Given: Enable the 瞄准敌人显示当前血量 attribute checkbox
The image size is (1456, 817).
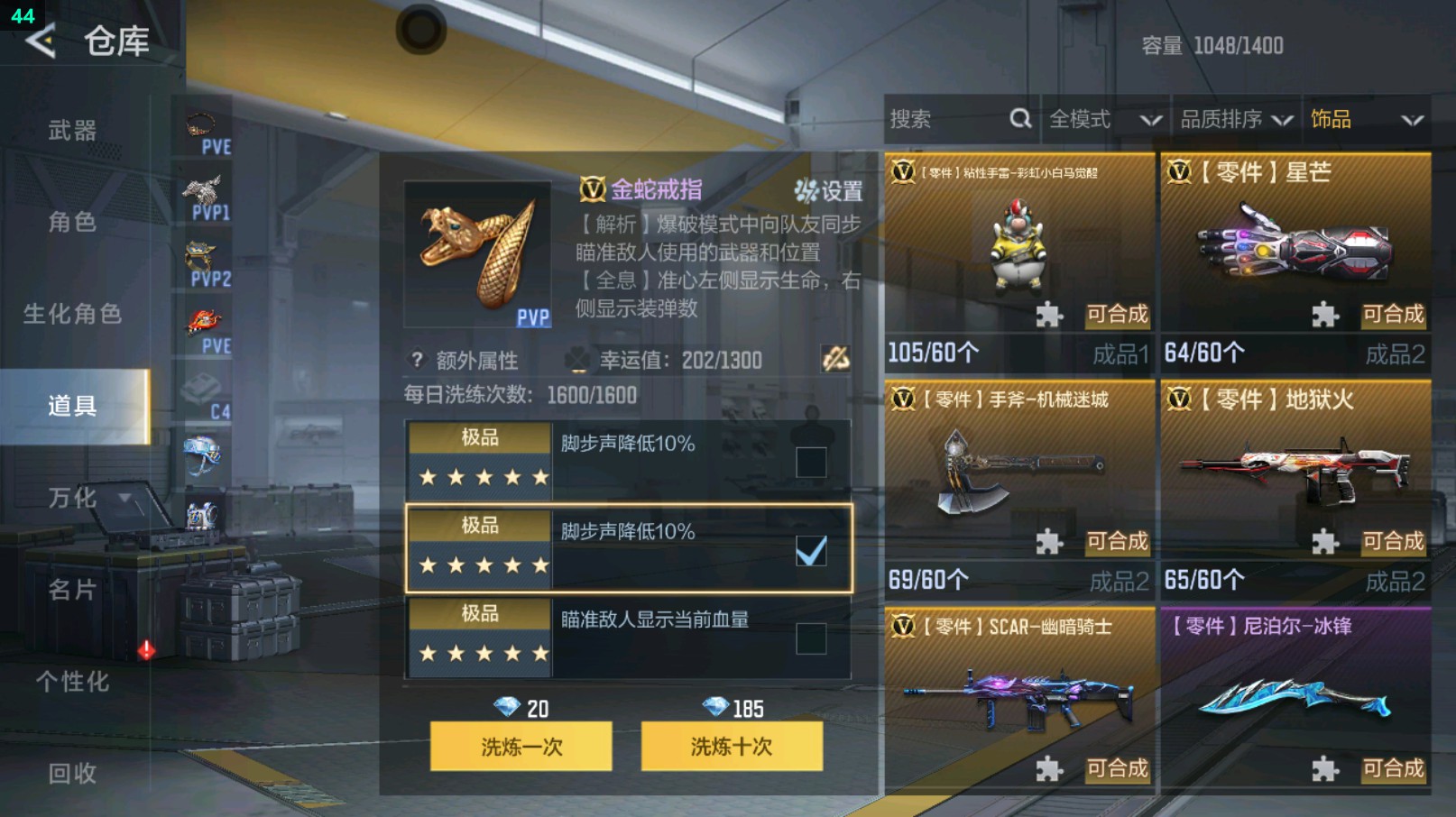Looking at the screenshot, I should [810, 638].
